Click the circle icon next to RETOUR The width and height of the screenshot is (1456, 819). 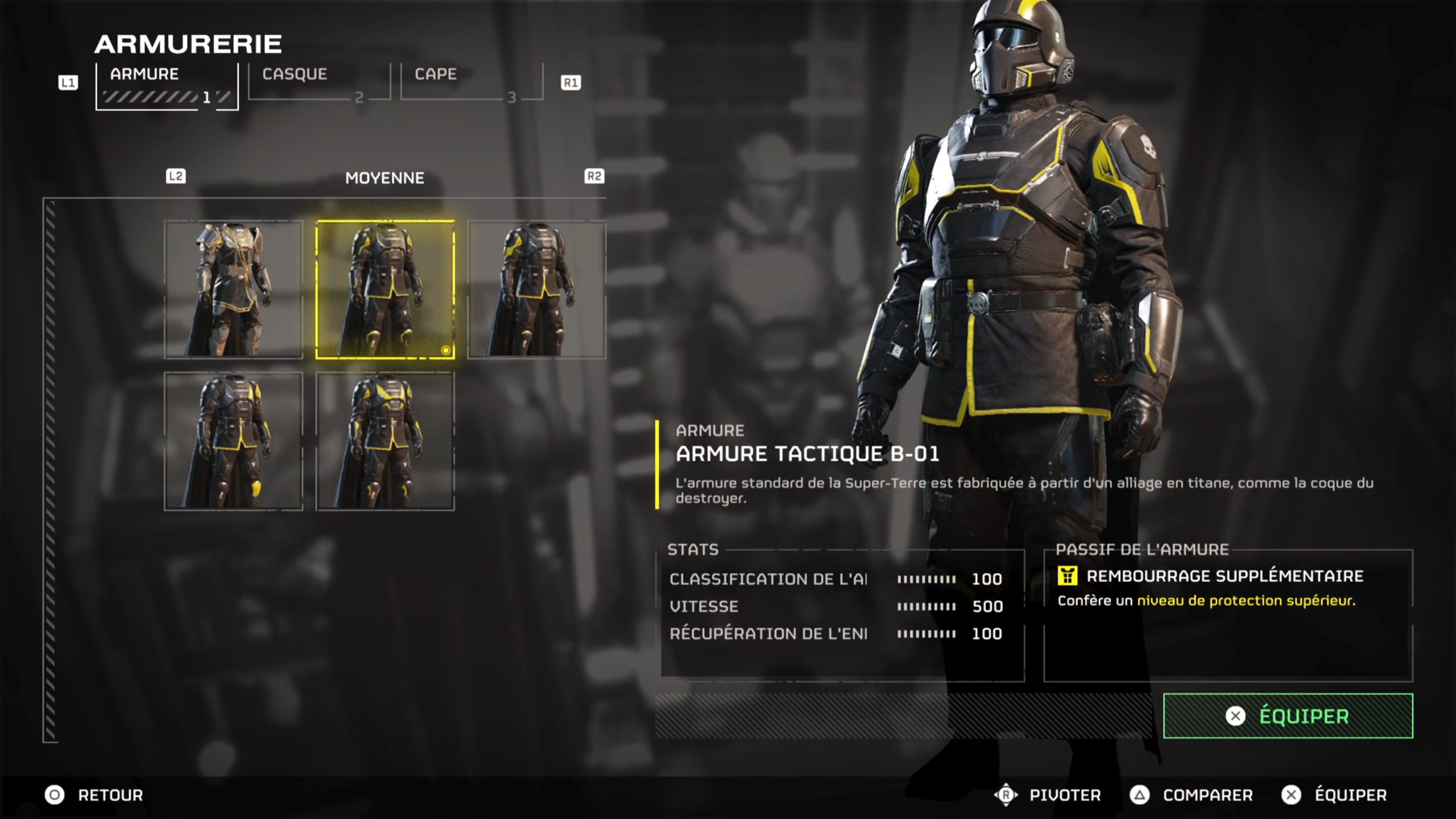pos(55,795)
